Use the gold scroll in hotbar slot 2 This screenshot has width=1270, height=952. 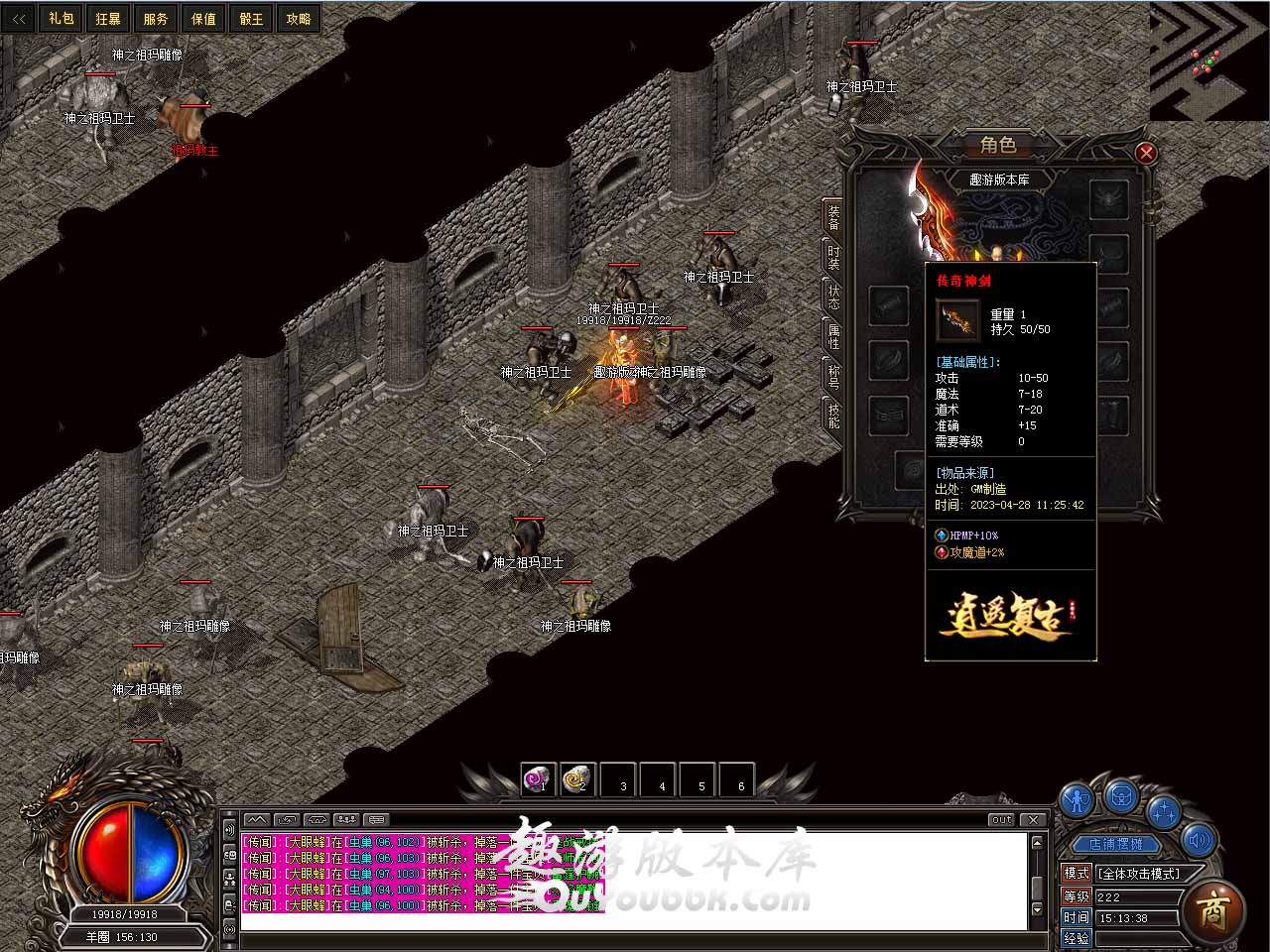click(577, 779)
